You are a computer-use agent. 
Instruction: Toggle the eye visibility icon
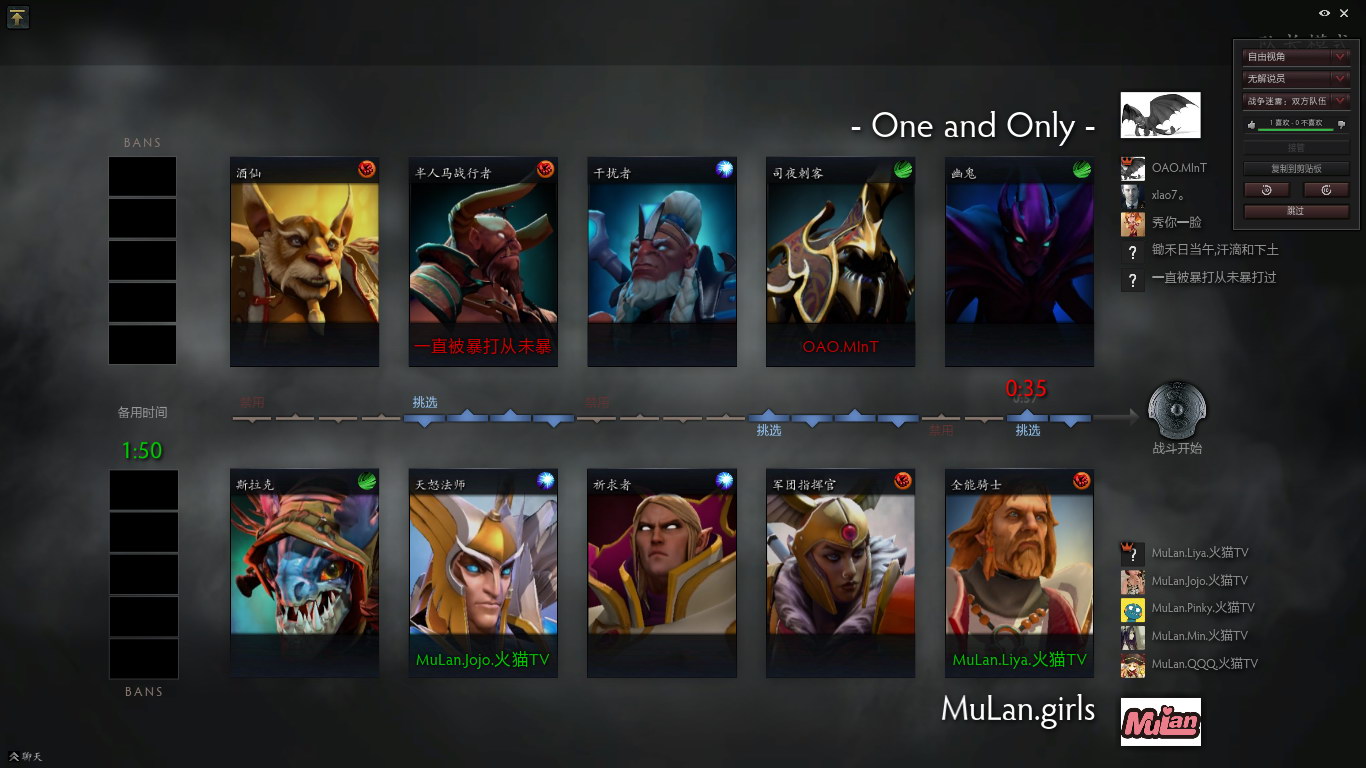point(1324,13)
